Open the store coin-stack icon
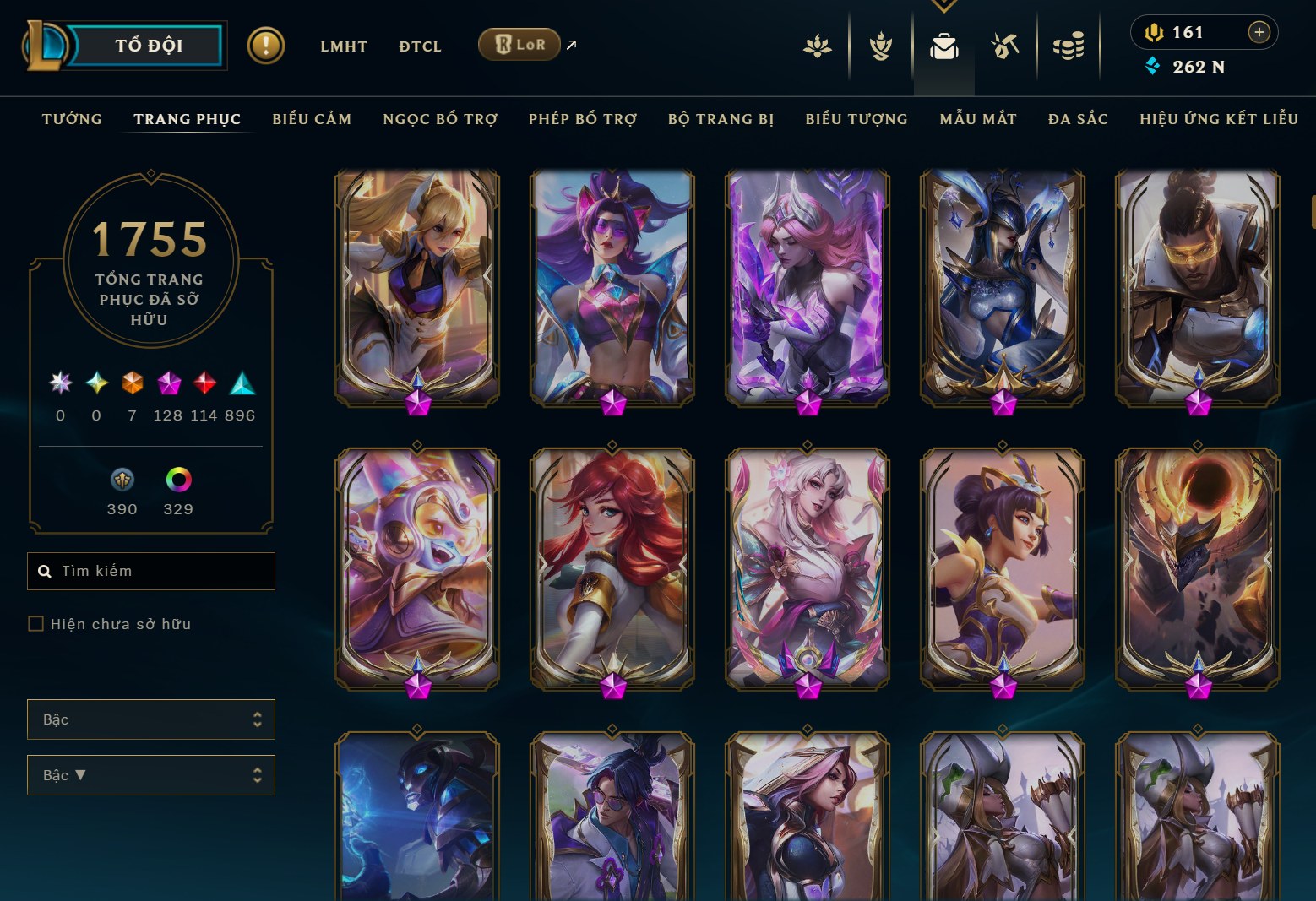 (1069, 46)
